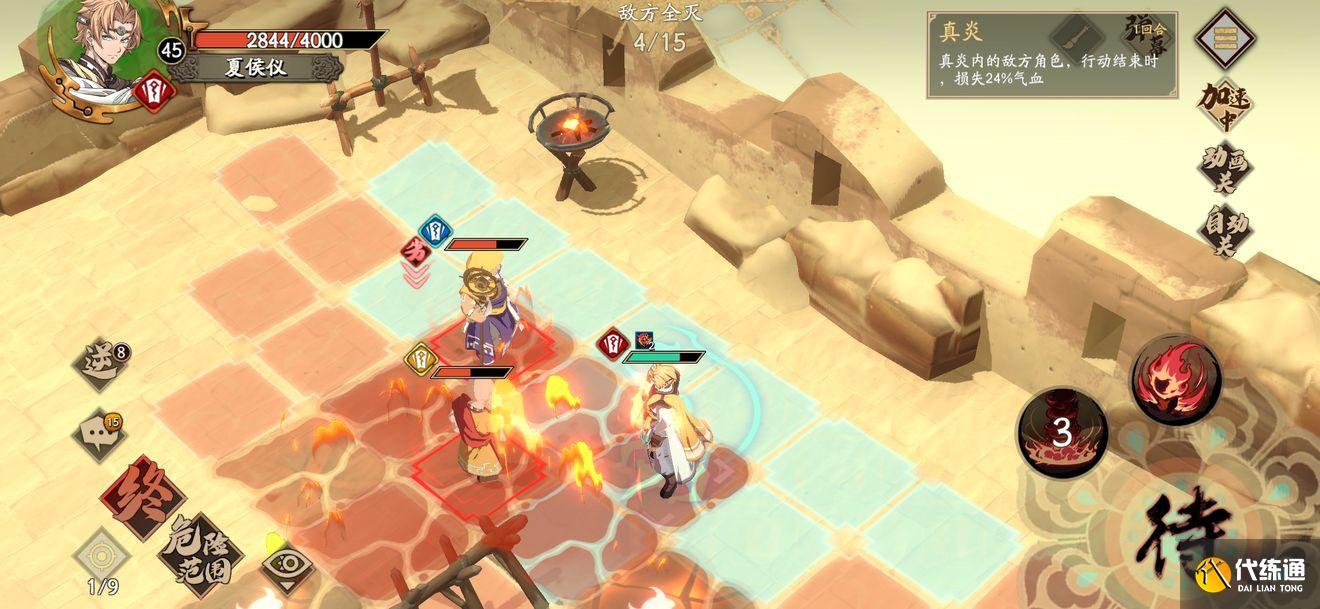Toggle the 动画关 animation button
Viewport: 1320px width, 609px height.
[x=1226, y=168]
